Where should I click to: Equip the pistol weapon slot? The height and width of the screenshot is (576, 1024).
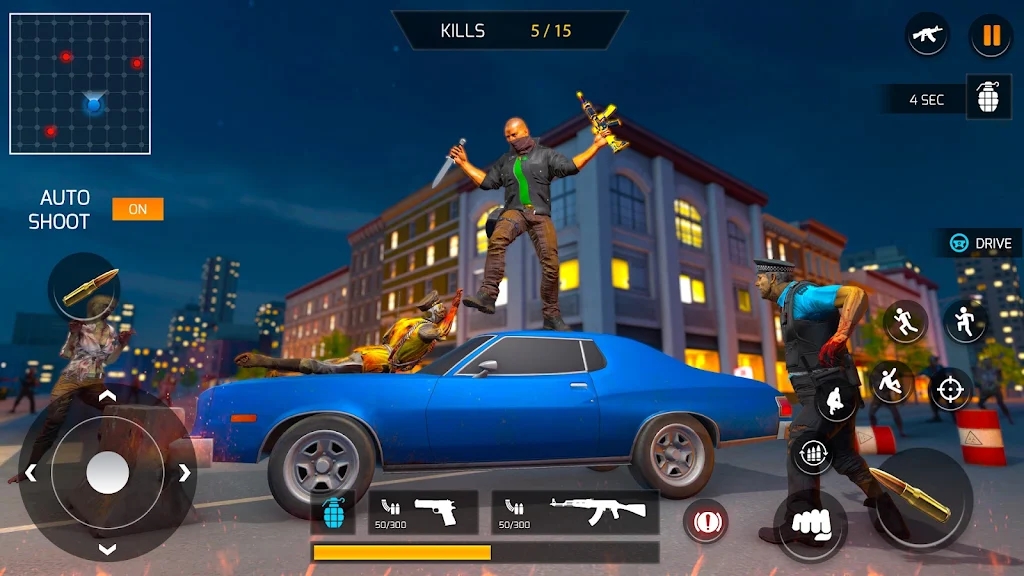[423, 512]
